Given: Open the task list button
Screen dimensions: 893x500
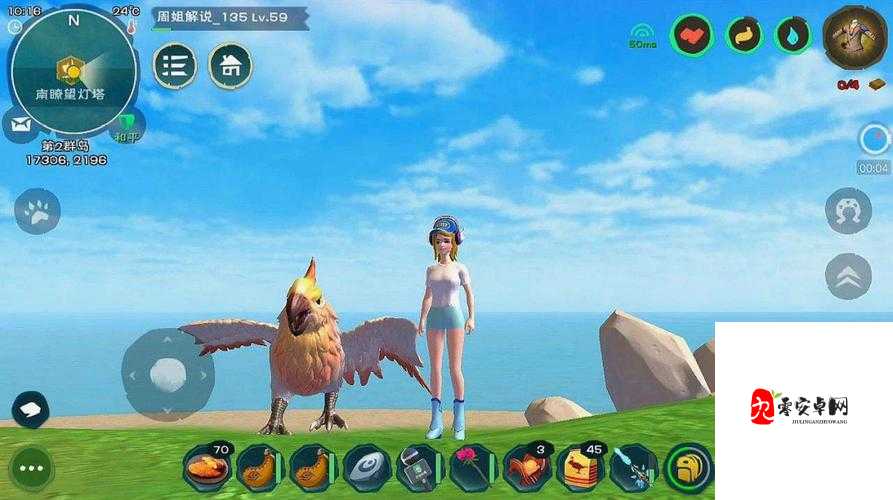Looking at the screenshot, I should pos(175,65).
